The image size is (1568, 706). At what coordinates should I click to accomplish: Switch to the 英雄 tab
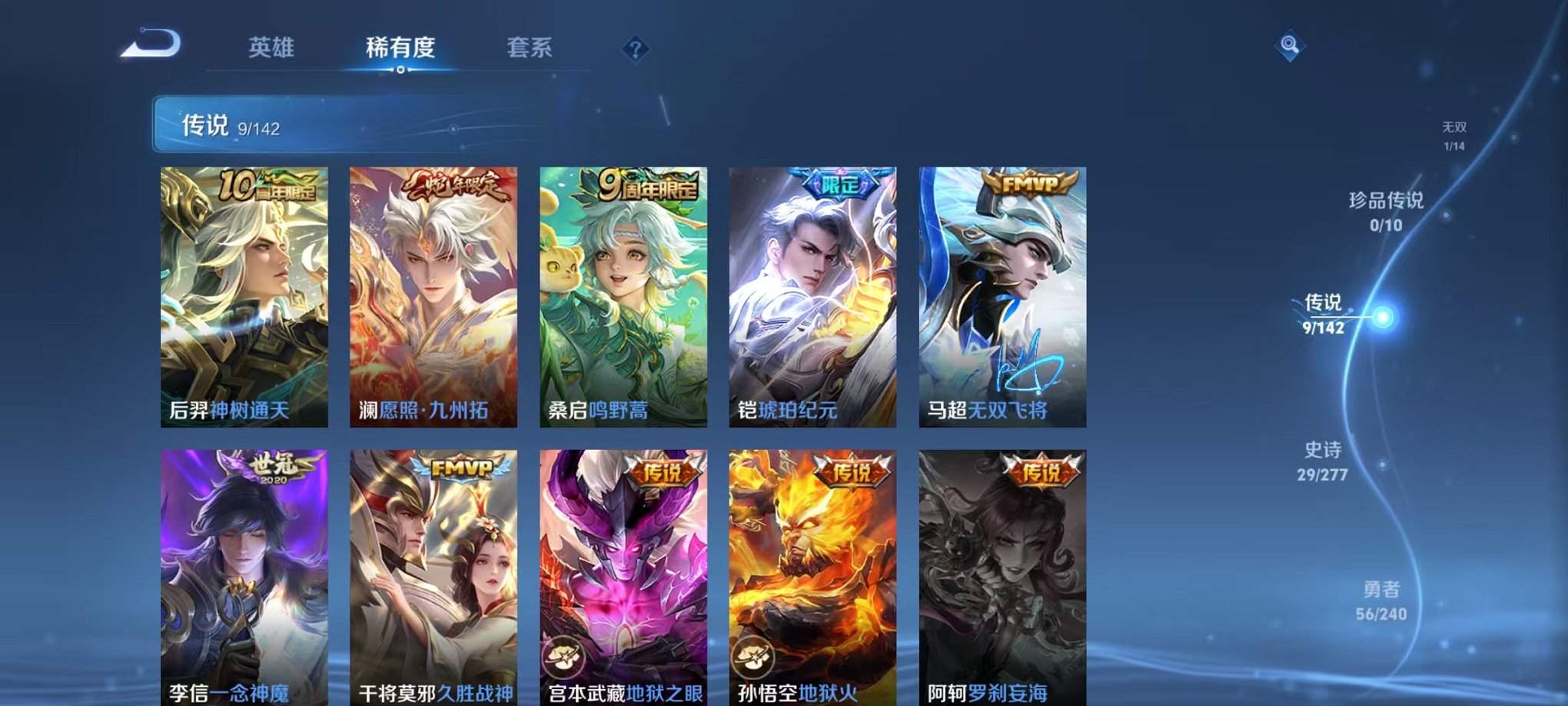[x=271, y=48]
